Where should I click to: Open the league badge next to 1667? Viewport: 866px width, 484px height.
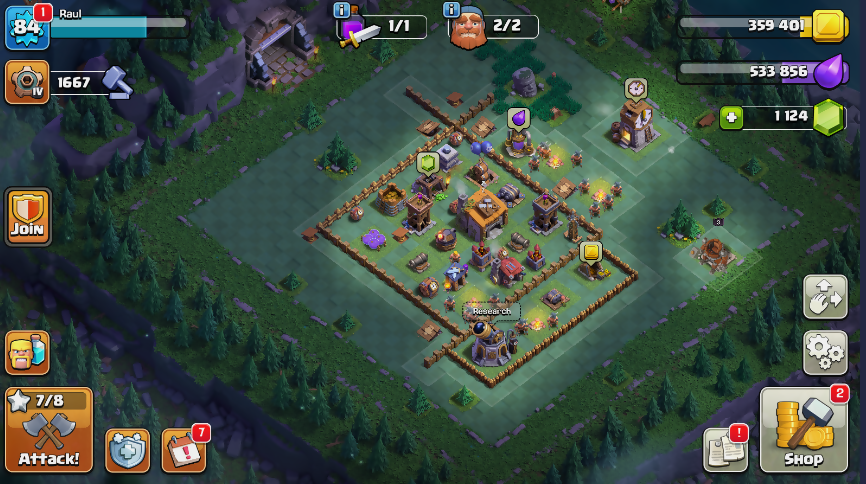[27, 82]
